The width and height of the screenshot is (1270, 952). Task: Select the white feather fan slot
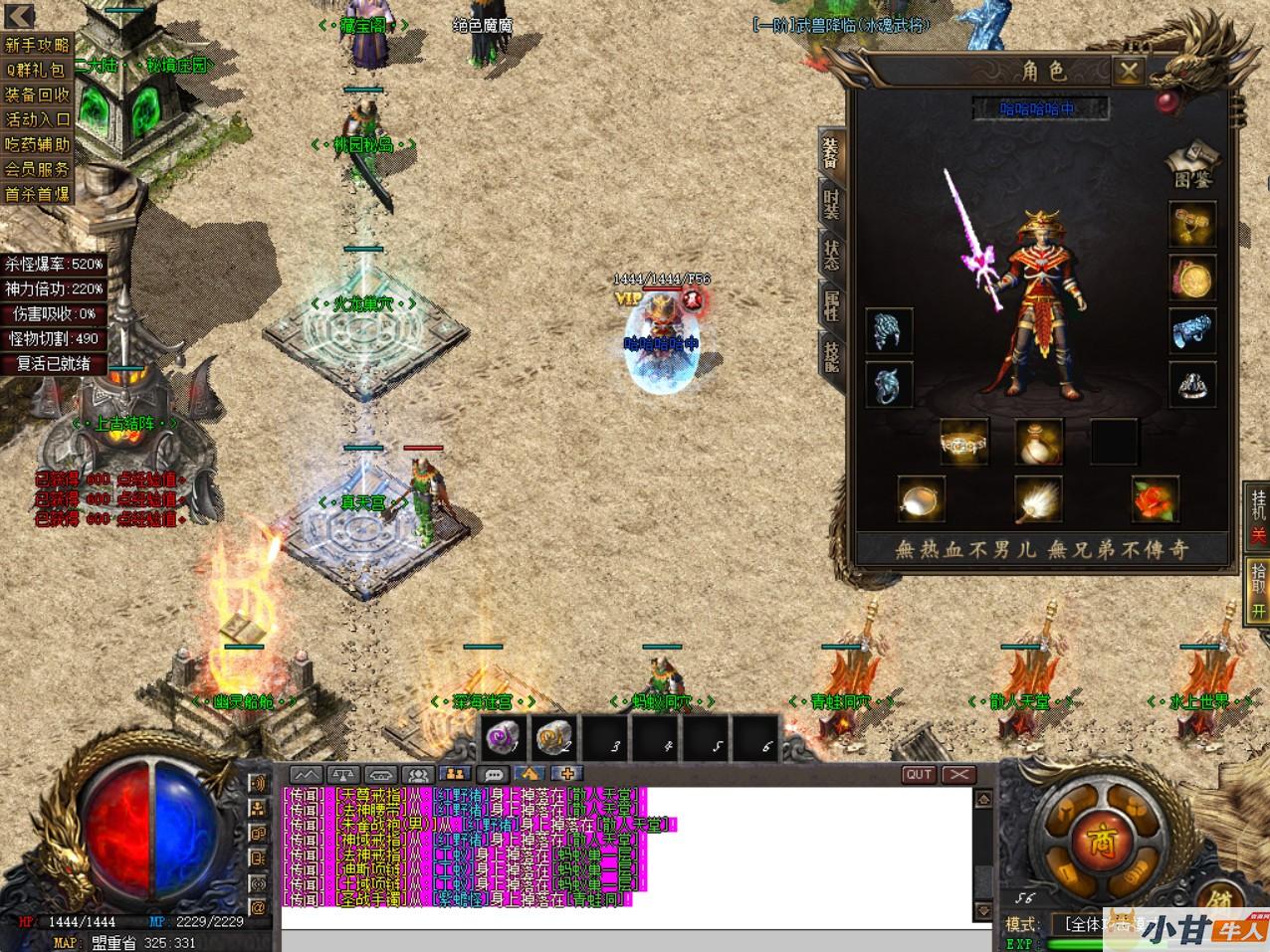pos(1037,498)
